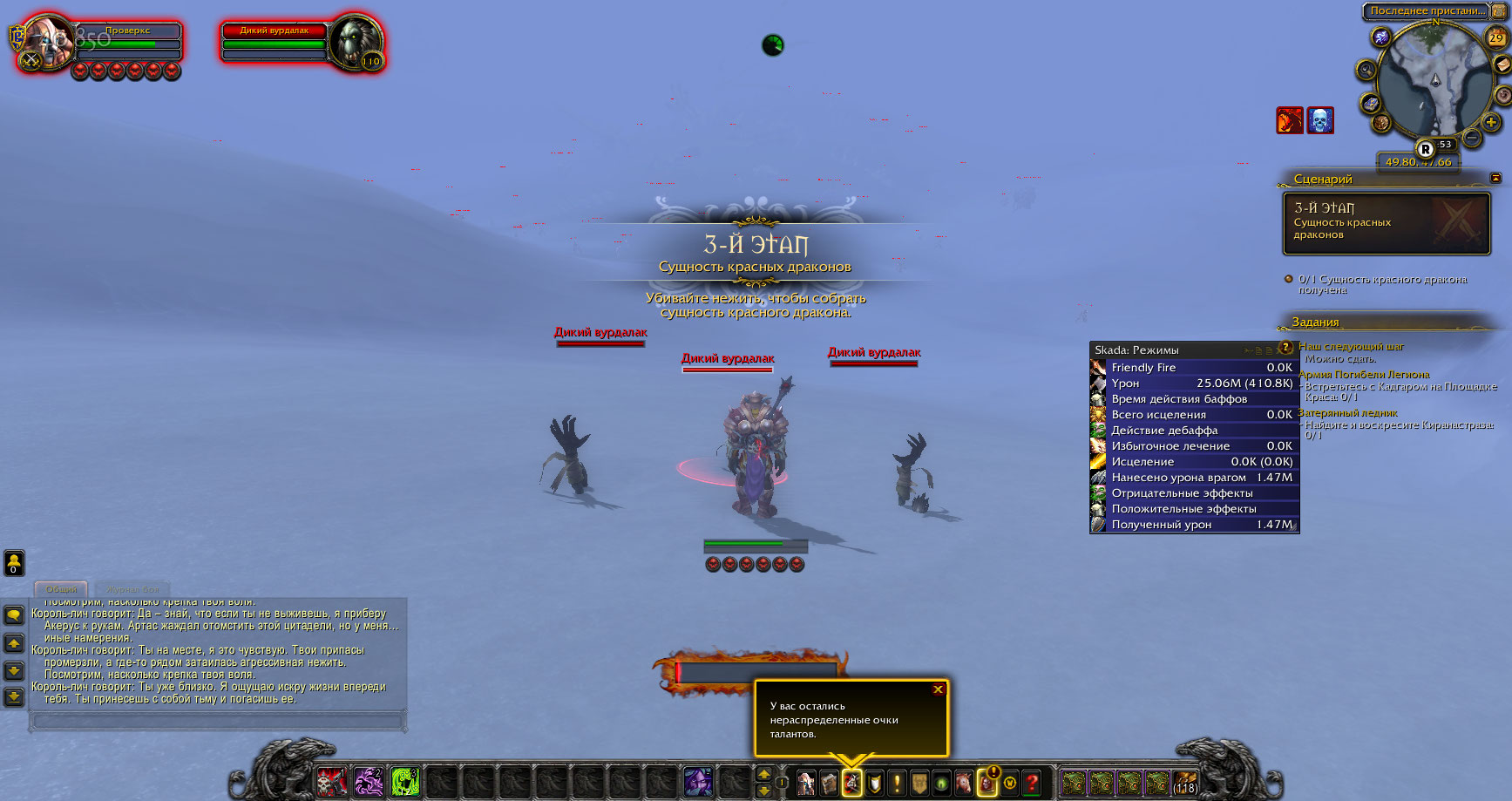Screen dimensions: 1512x801
Task: Zoom in on the minimap
Action: point(1491,123)
